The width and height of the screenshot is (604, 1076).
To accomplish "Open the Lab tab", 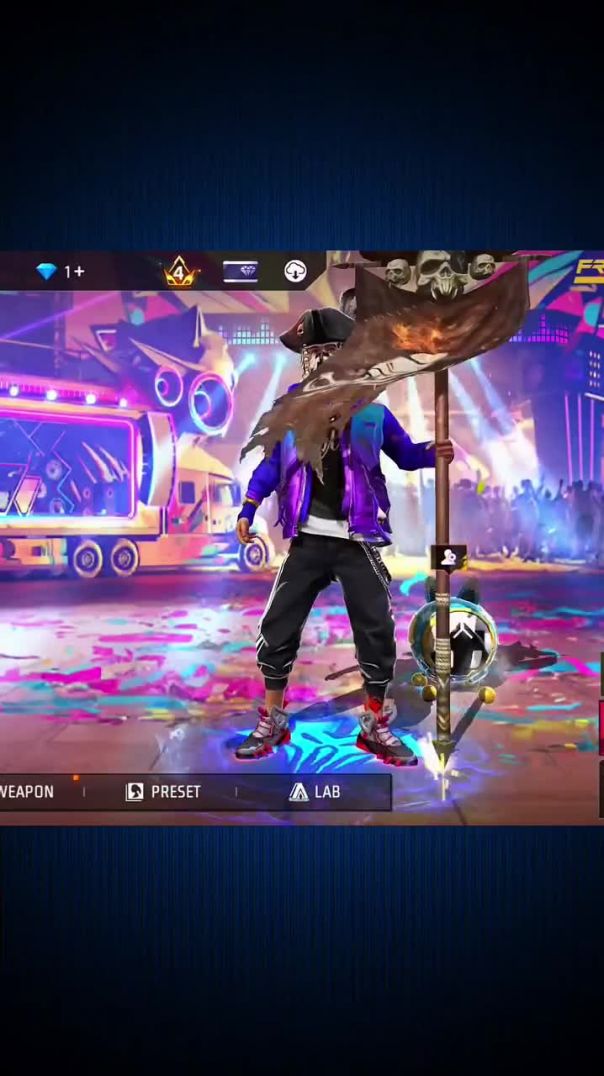I will [x=314, y=792].
